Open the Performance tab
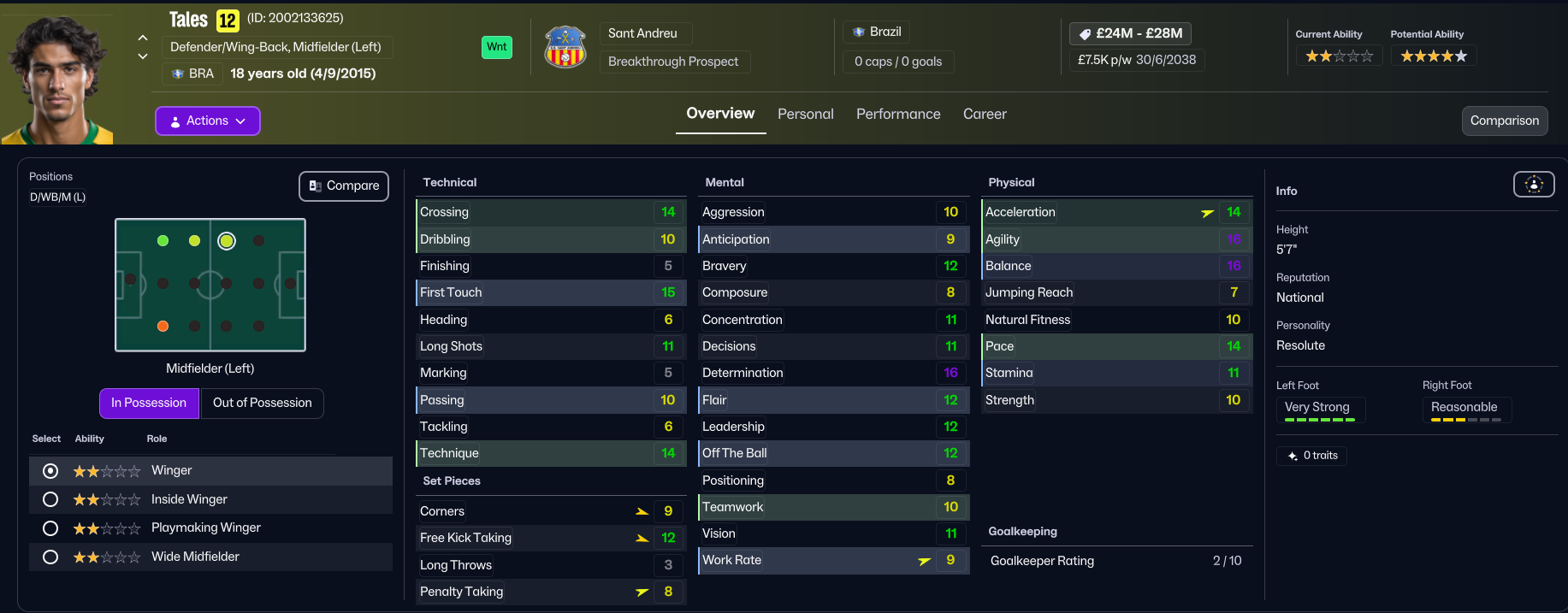 click(898, 115)
